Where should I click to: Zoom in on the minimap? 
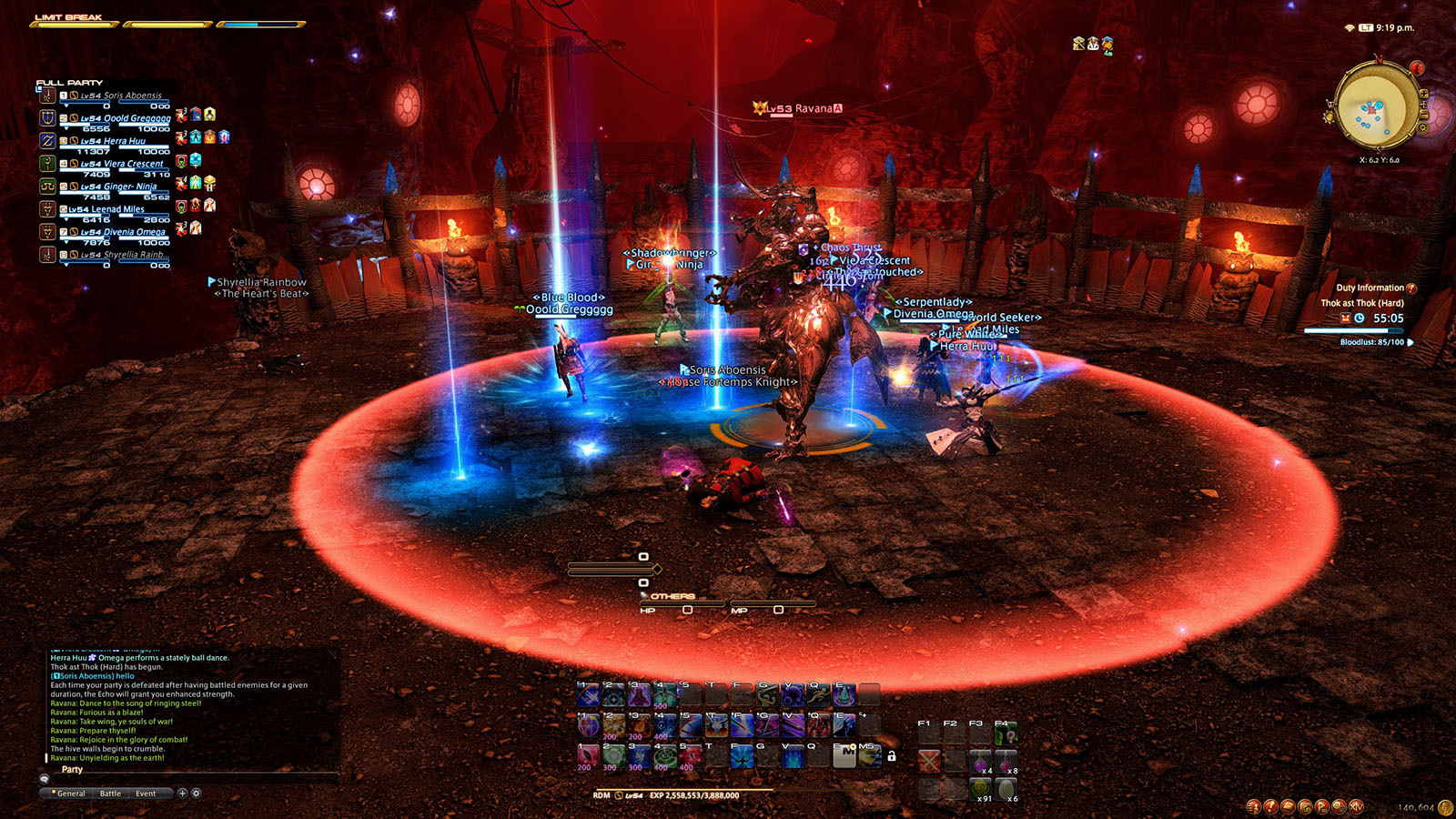tap(1424, 94)
